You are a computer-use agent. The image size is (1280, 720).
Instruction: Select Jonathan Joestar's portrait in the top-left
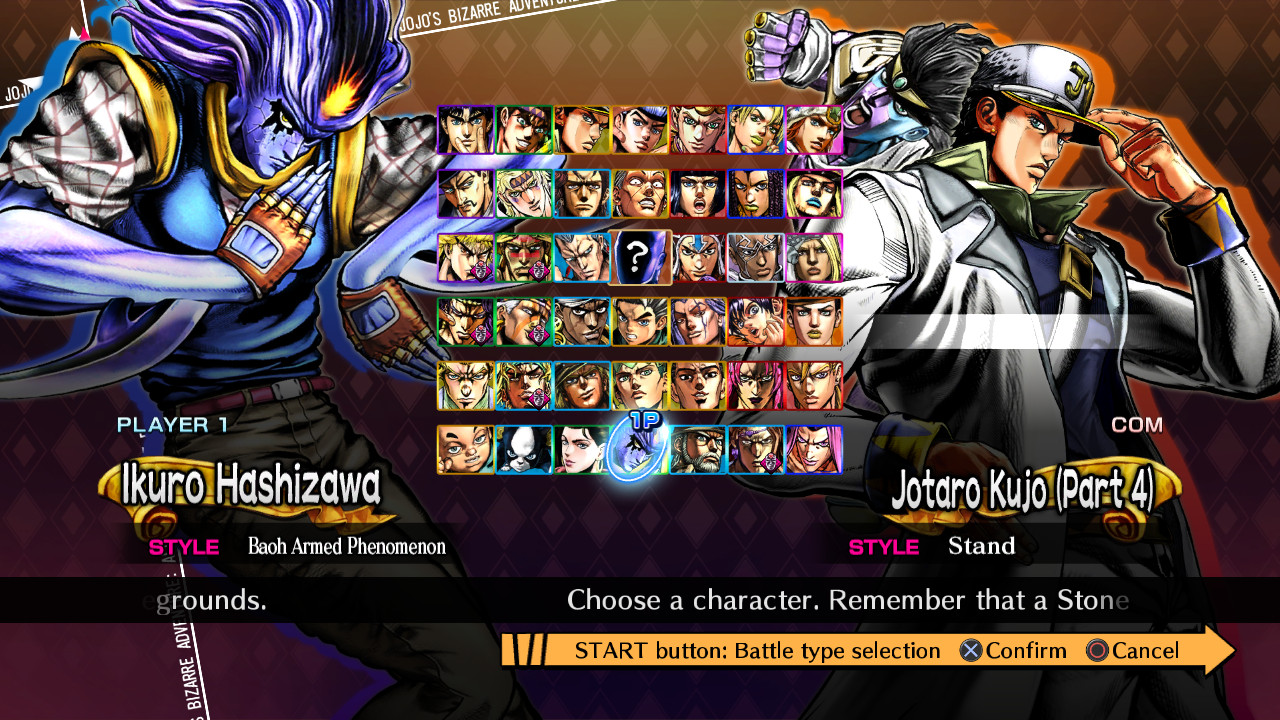pyautogui.click(x=464, y=129)
